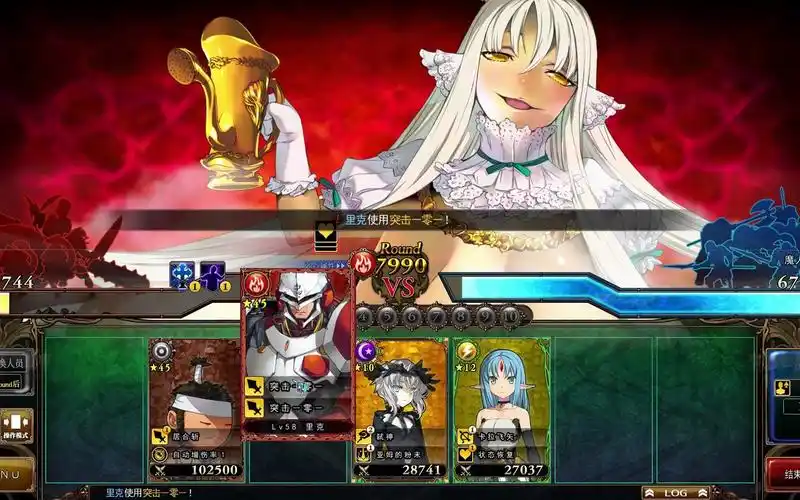
Task: Pick the blue-haired elf card with 27037
Action: pyautogui.click(x=499, y=410)
